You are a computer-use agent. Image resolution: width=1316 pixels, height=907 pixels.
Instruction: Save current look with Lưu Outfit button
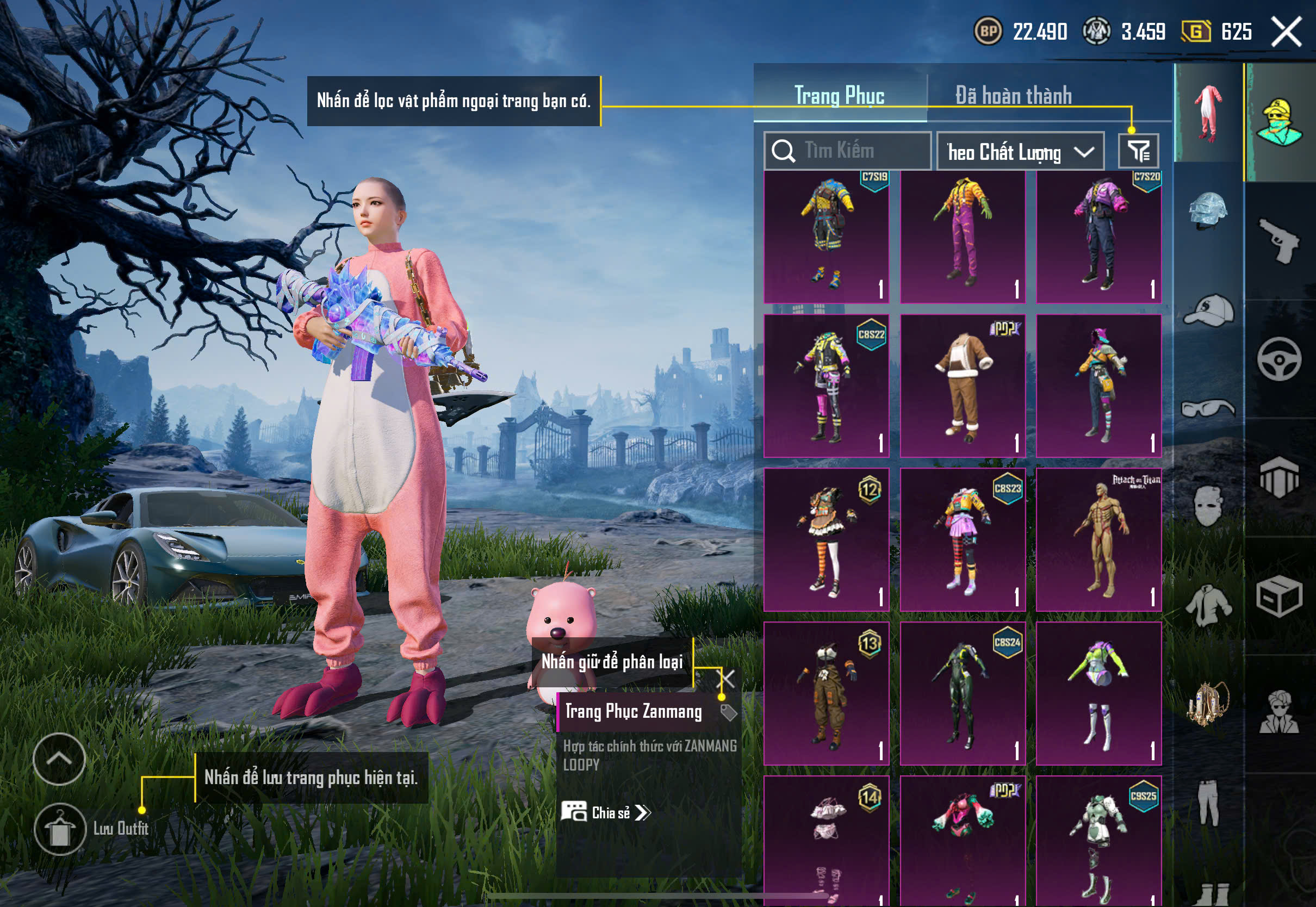(x=60, y=829)
